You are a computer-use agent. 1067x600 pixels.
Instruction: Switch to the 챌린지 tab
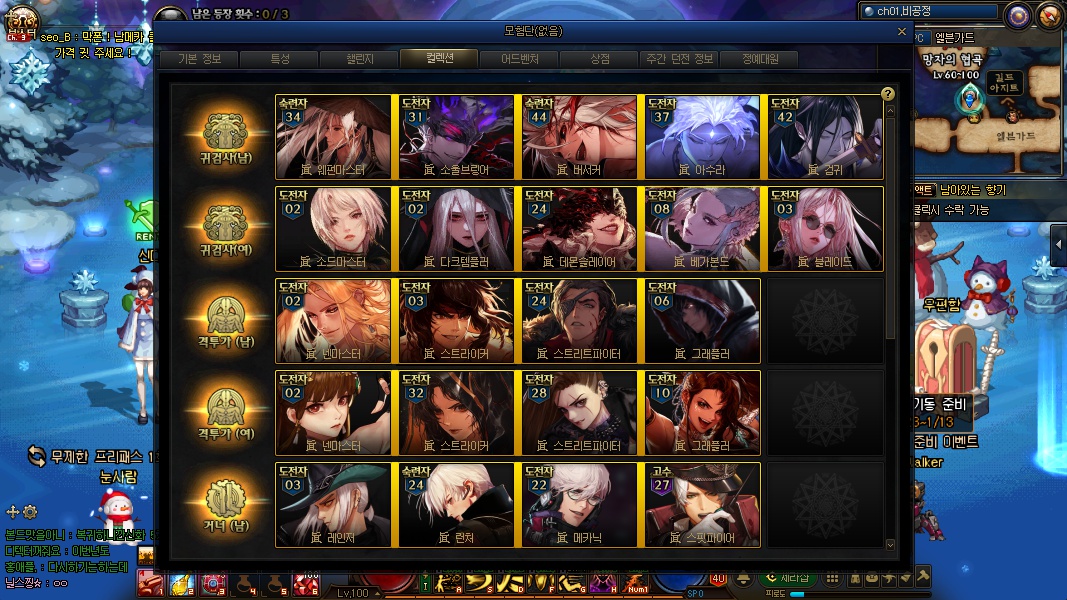pyautogui.click(x=359, y=59)
